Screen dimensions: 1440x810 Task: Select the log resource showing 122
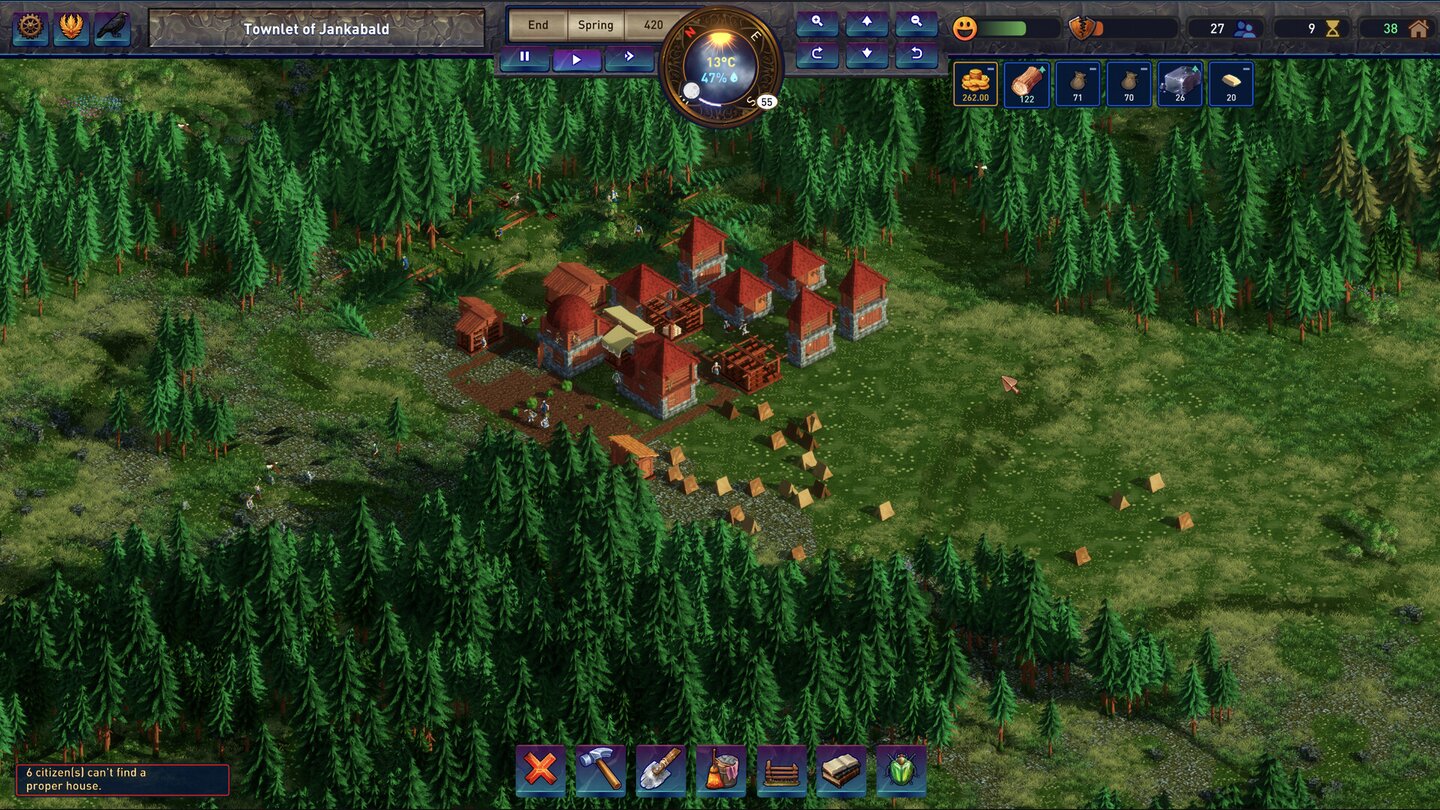(x=1026, y=83)
